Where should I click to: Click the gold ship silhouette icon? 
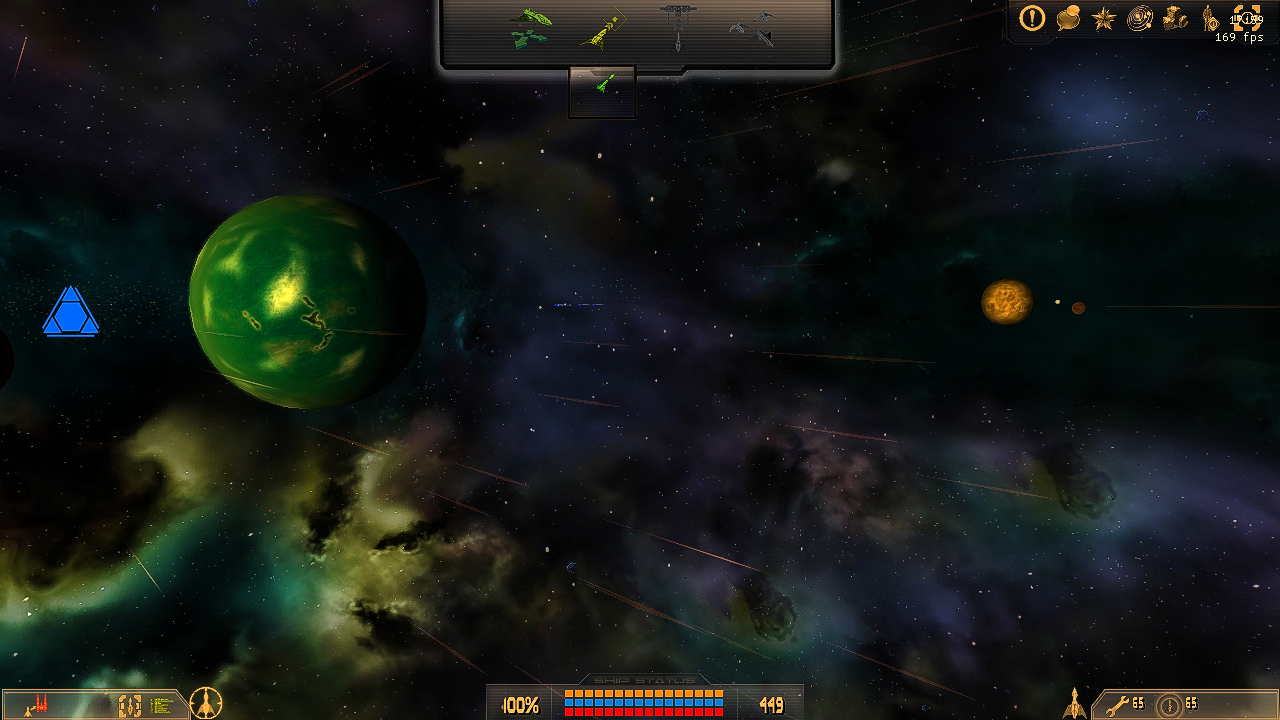pos(1074,703)
